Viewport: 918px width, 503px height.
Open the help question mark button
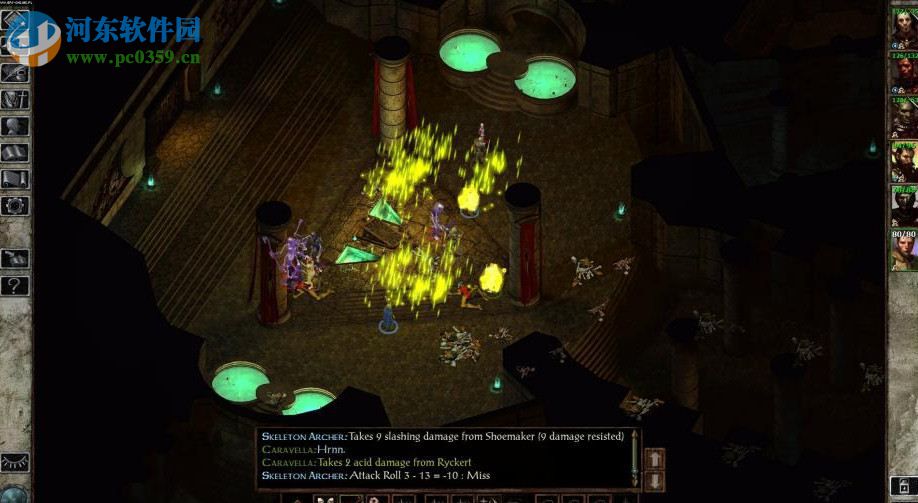click(x=16, y=284)
